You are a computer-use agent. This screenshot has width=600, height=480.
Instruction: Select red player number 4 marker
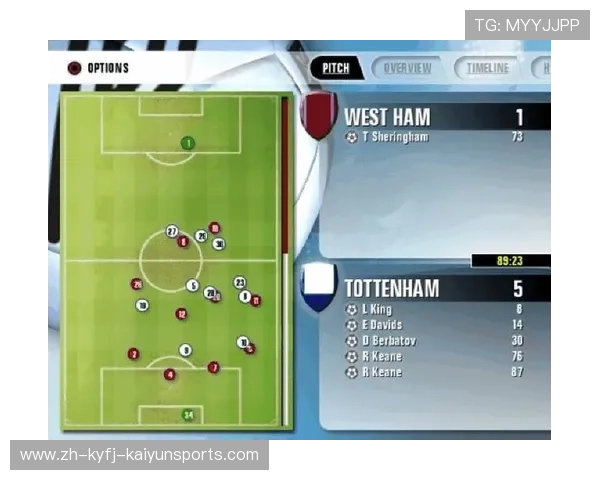pos(170,374)
